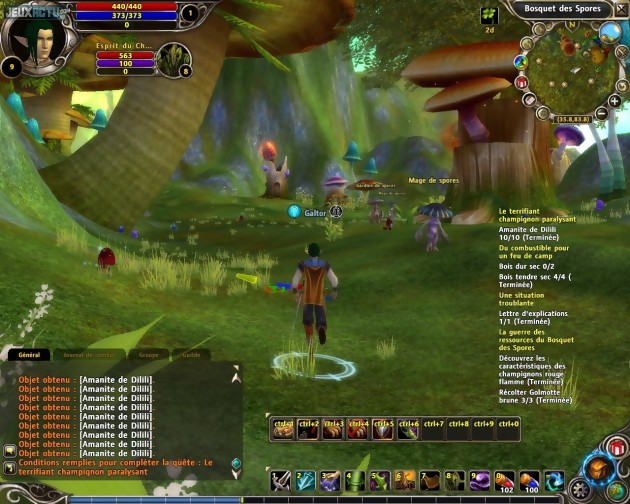Open the quest 'Le terrifiant champignon paralysant'
Image resolution: width=630 pixels, height=504 pixels.
(x=535, y=216)
